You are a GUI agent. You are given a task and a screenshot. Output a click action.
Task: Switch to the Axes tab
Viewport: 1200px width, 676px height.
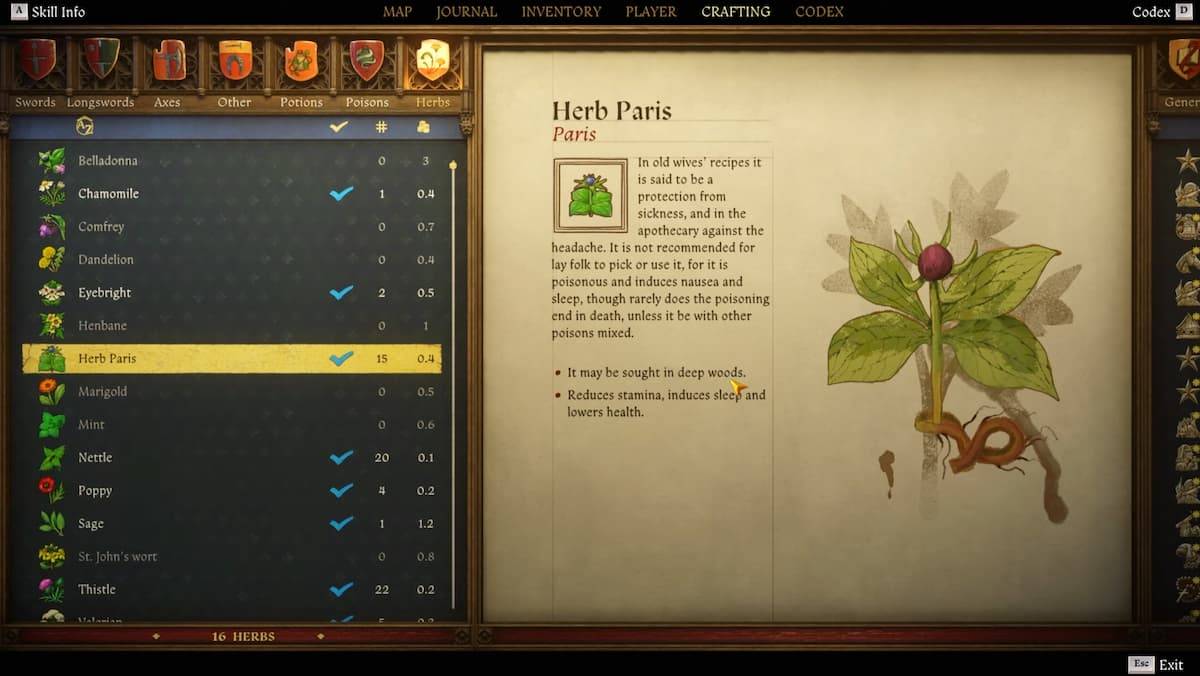pos(168,71)
